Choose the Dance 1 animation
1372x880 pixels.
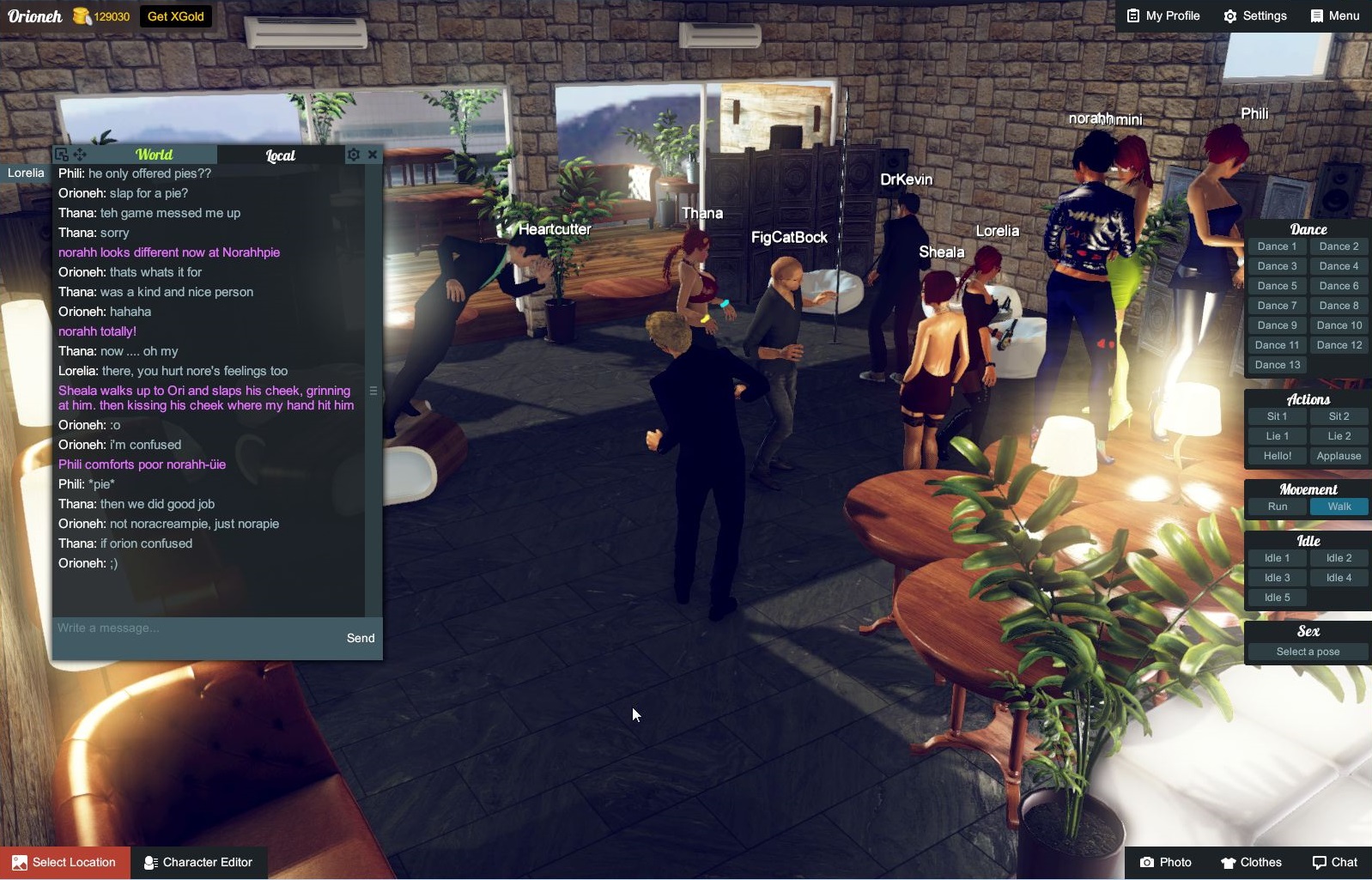1277,246
